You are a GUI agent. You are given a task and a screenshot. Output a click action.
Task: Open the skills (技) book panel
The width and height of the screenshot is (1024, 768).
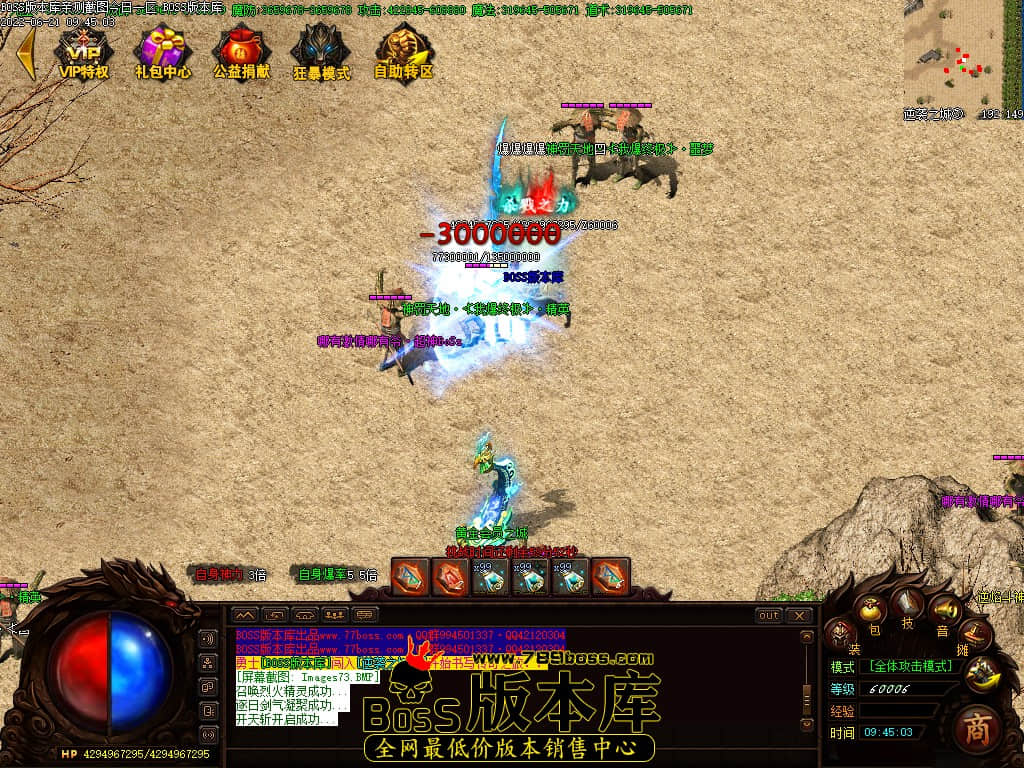(908, 603)
